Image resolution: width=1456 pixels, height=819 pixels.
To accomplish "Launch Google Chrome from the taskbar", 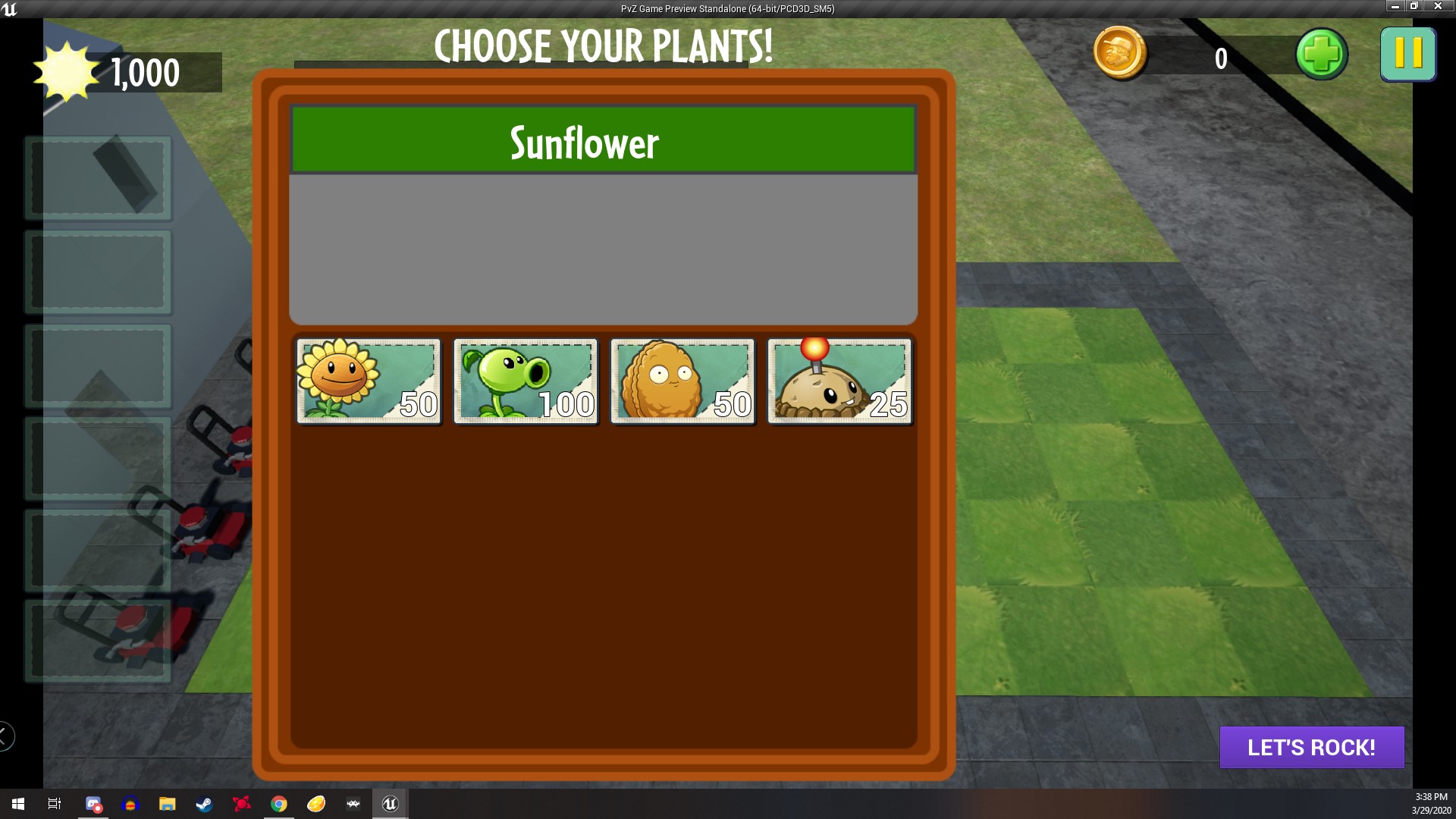I will click(x=279, y=804).
